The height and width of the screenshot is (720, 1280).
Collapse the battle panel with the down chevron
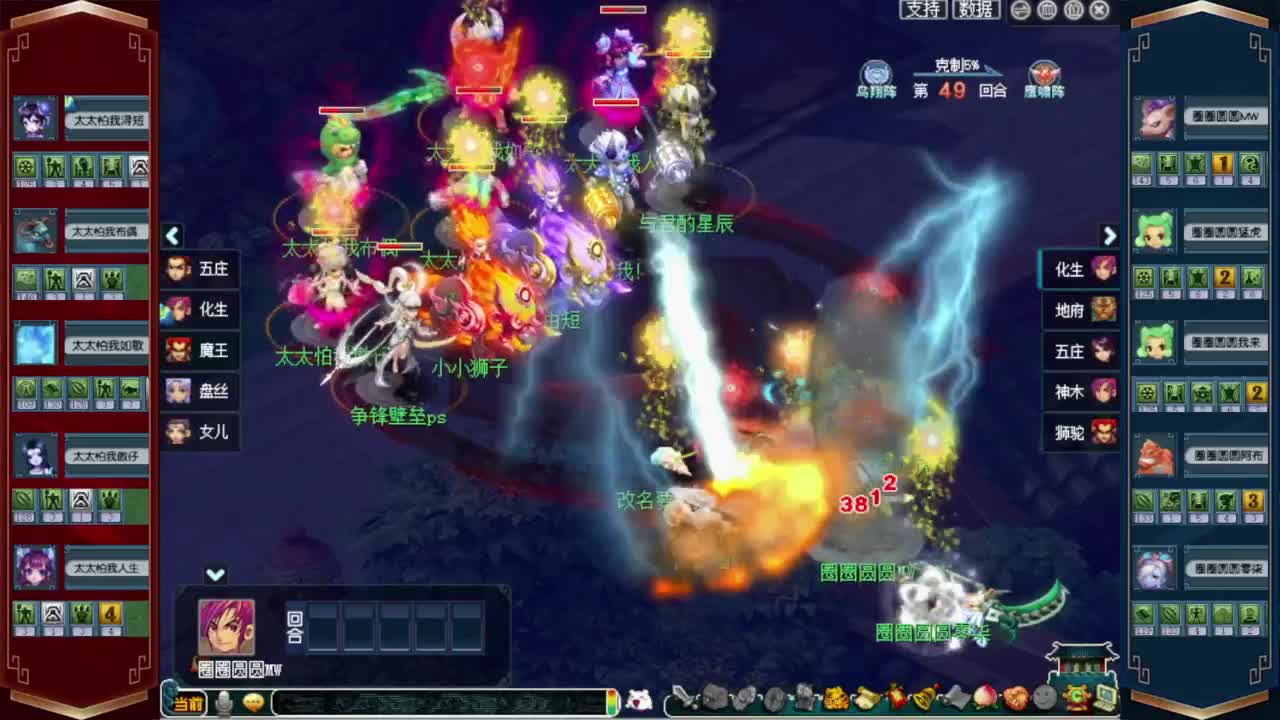pyautogui.click(x=215, y=575)
